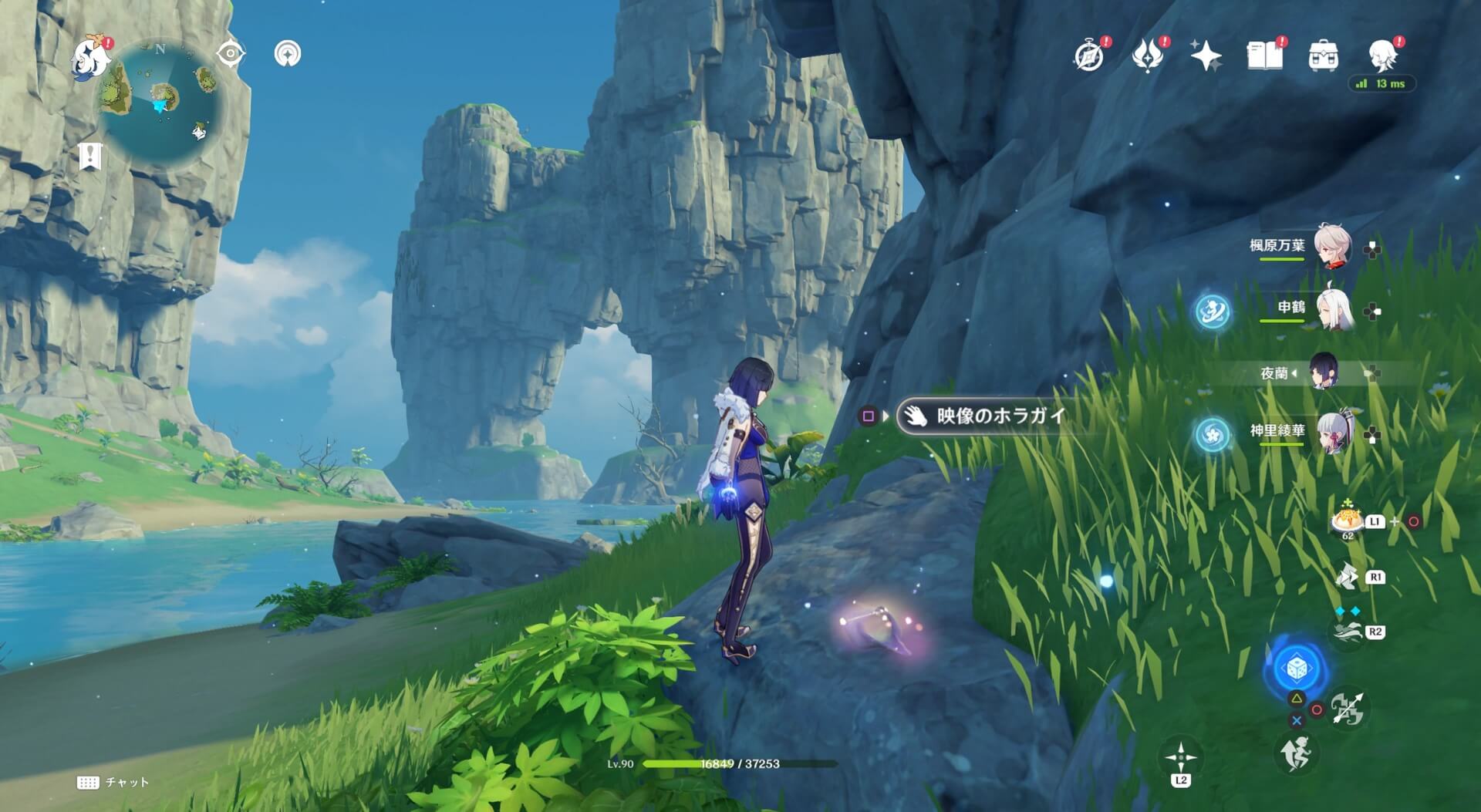Open the circular minimap
The height and width of the screenshot is (812, 1481).
[x=161, y=102]
